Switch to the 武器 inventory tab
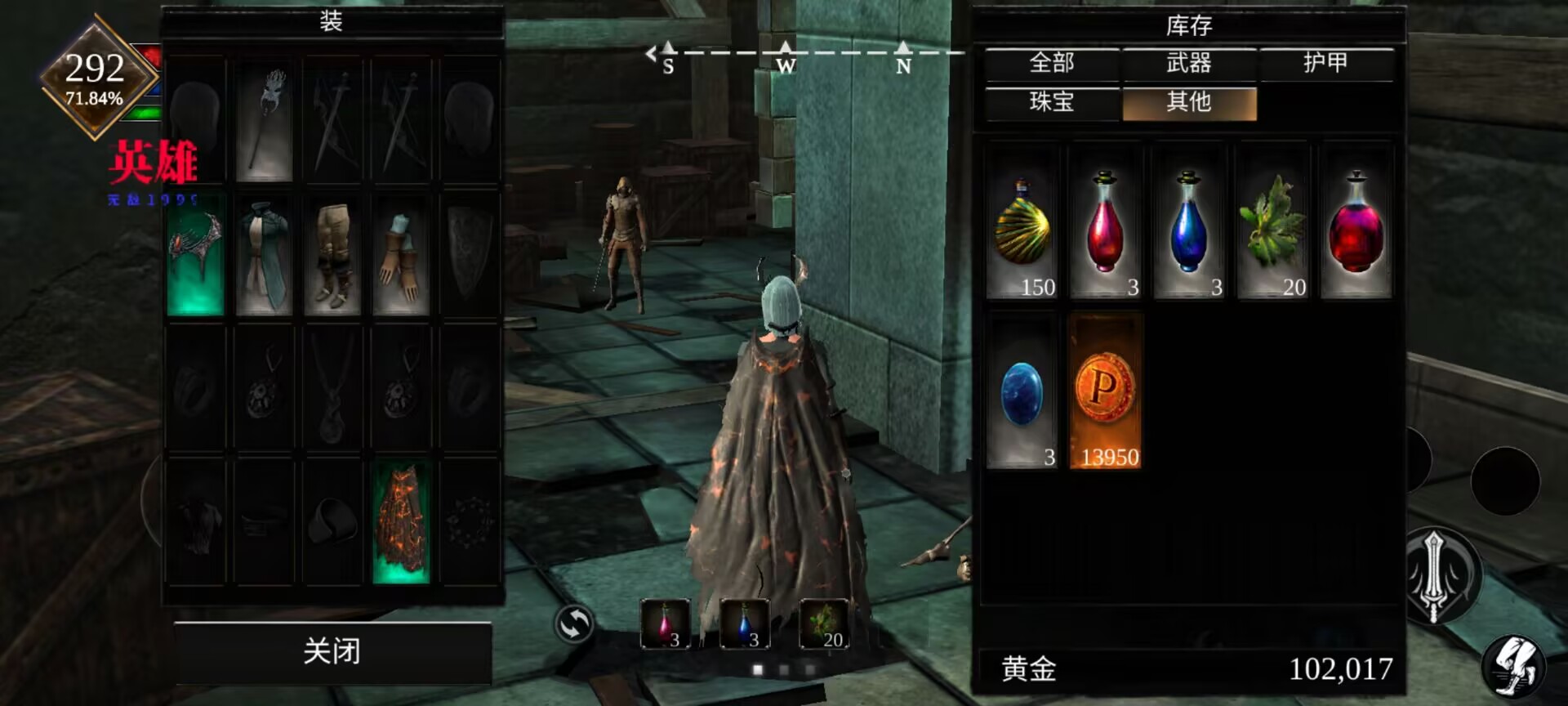 (x=1189, y=64)
